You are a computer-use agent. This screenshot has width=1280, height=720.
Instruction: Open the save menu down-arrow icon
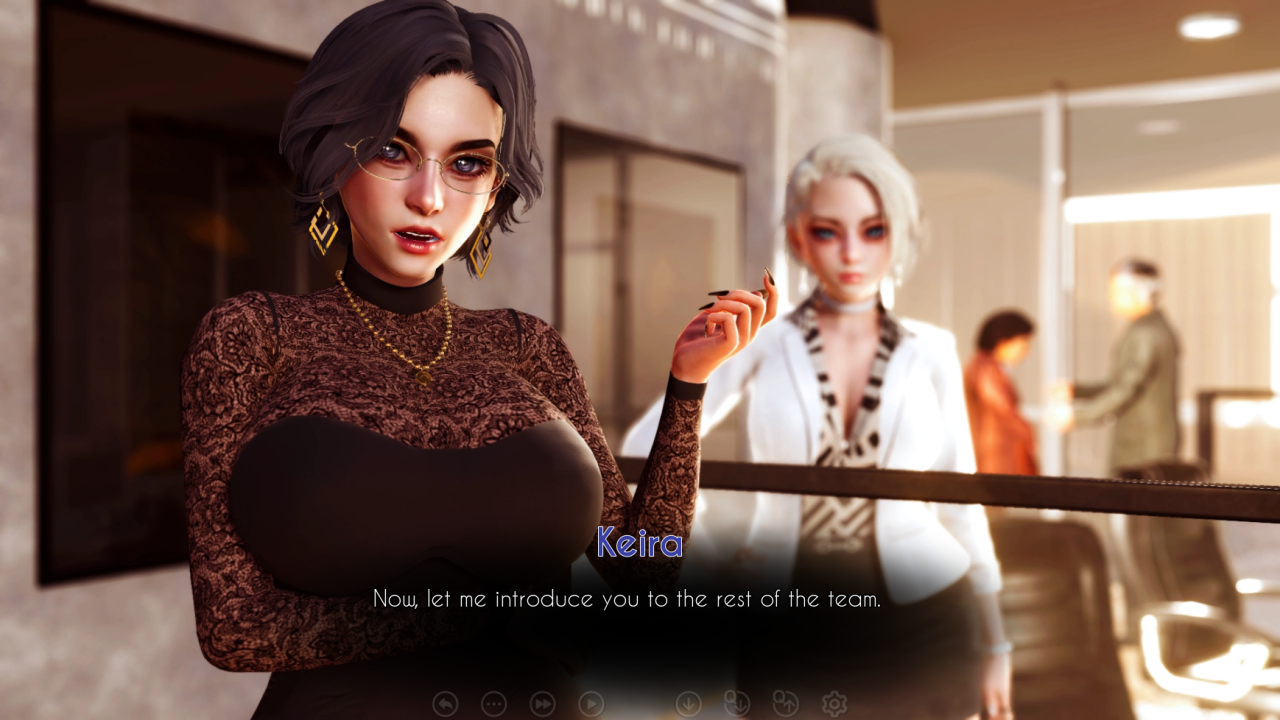tap(688, 704)
